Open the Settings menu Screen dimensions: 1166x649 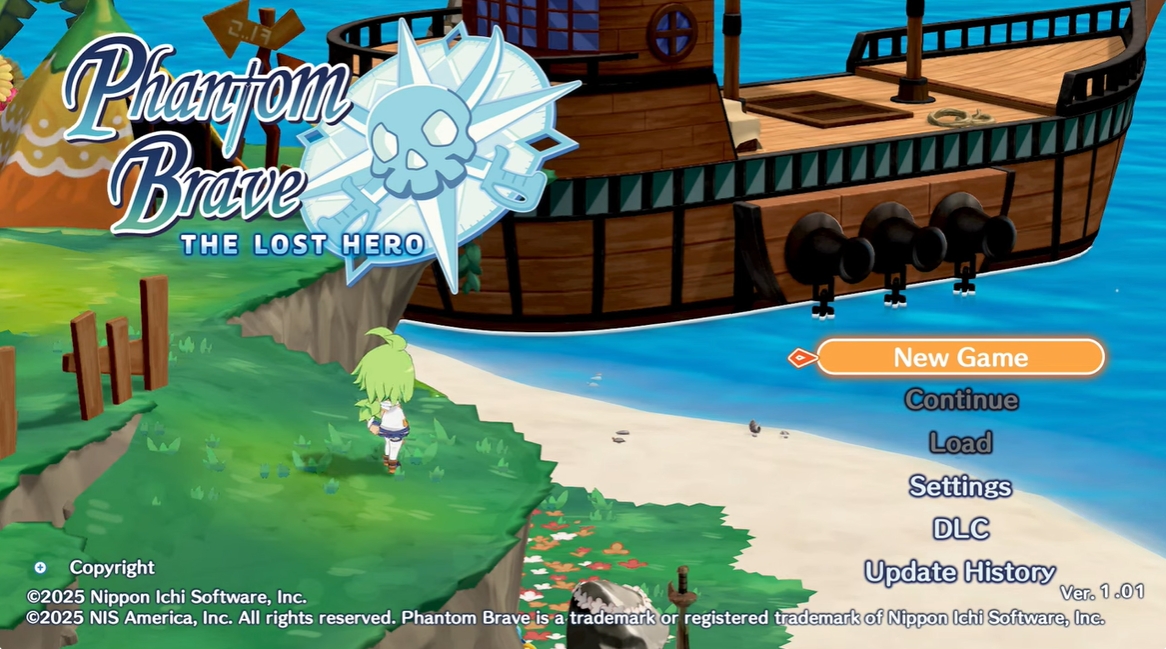point(960,486)
